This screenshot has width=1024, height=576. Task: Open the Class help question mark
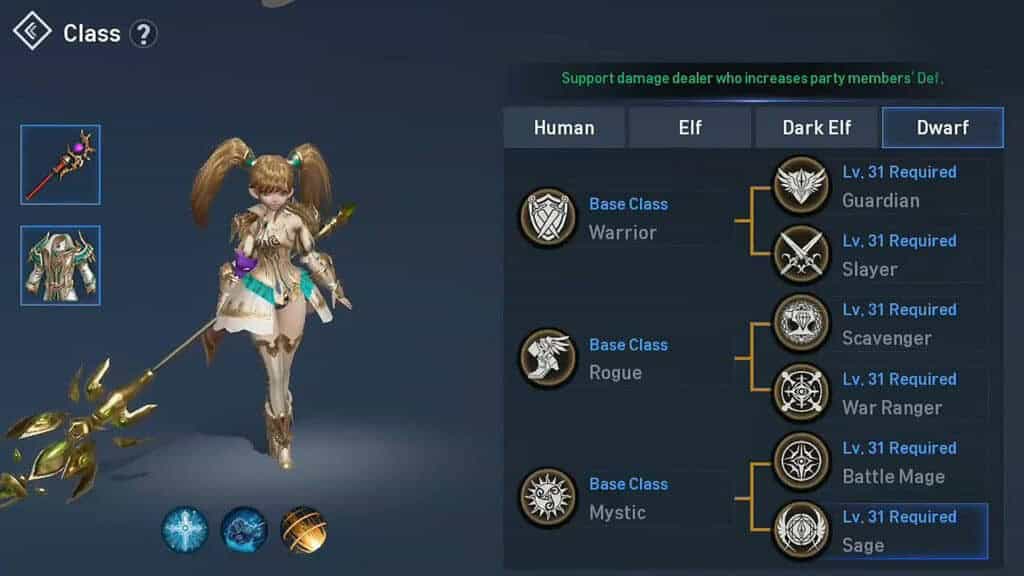(144, 34)
